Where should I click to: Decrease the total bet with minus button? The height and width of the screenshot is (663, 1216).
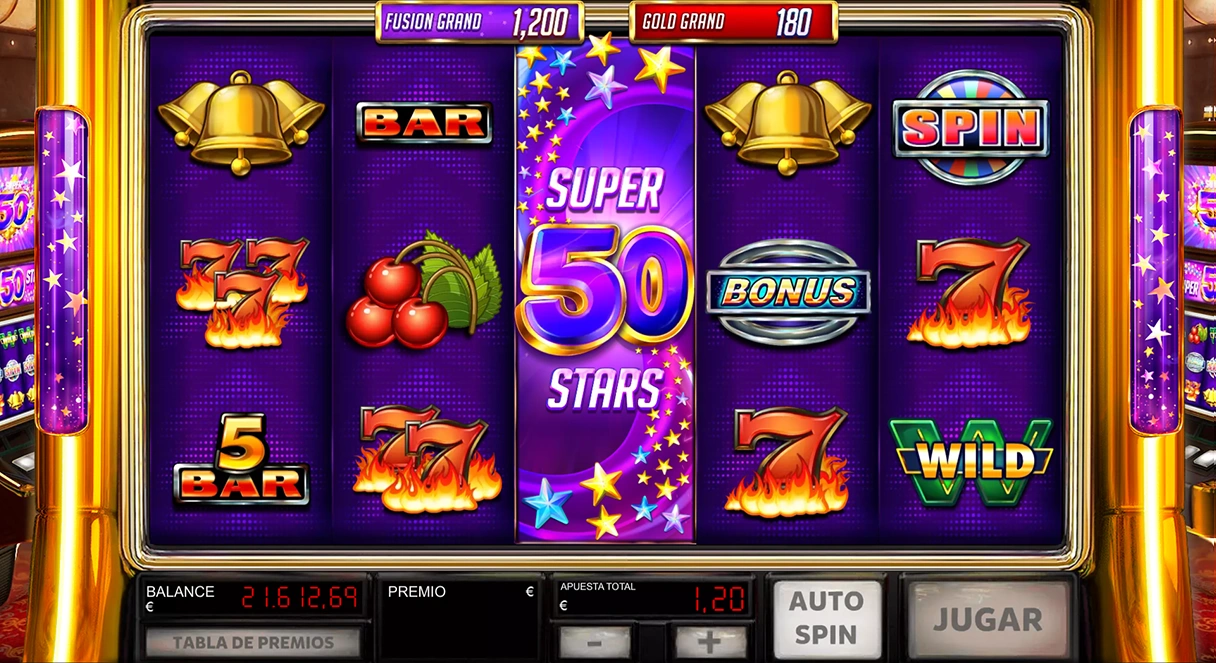click(595, 641)
